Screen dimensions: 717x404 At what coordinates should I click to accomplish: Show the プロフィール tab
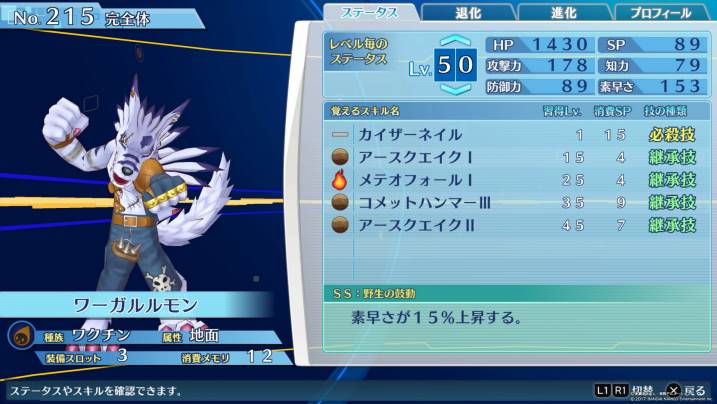click(661, 13)
